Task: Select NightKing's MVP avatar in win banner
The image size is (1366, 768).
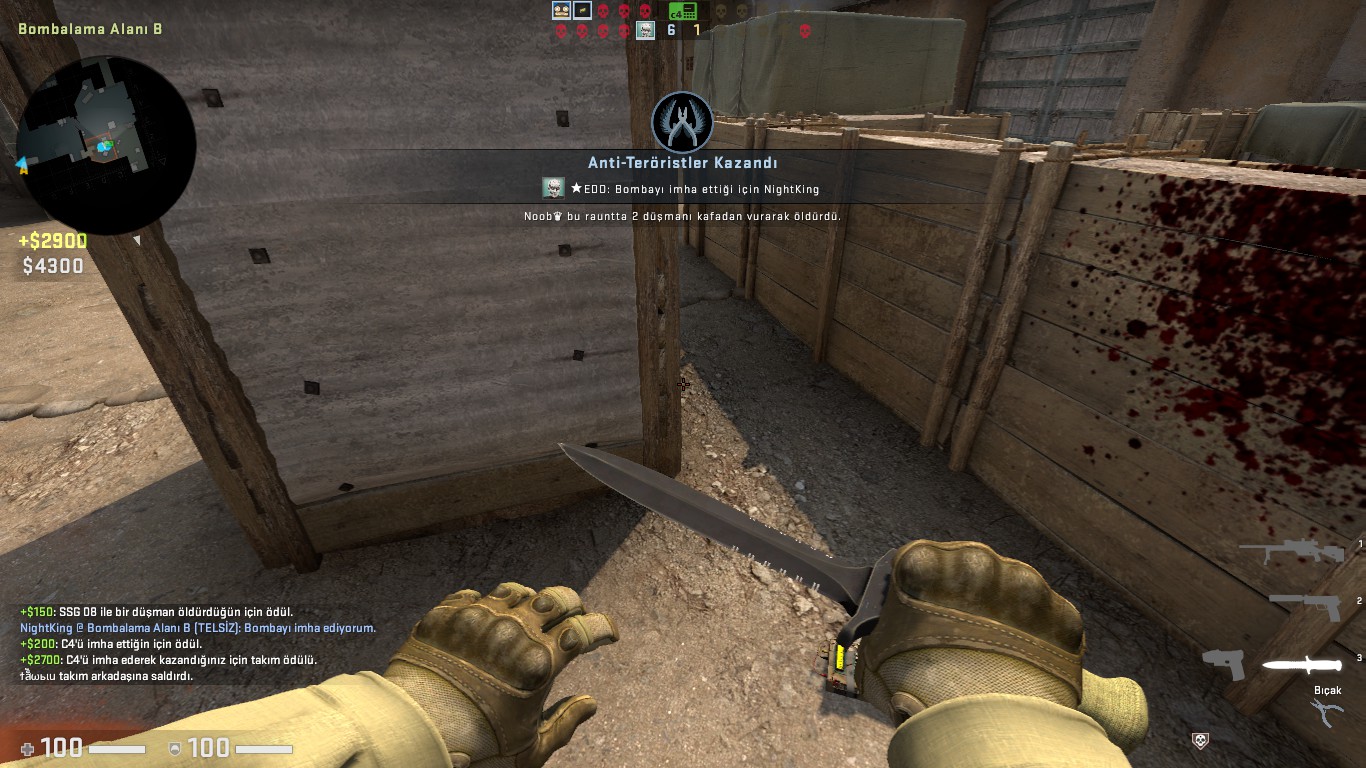Action: (553, 188)
